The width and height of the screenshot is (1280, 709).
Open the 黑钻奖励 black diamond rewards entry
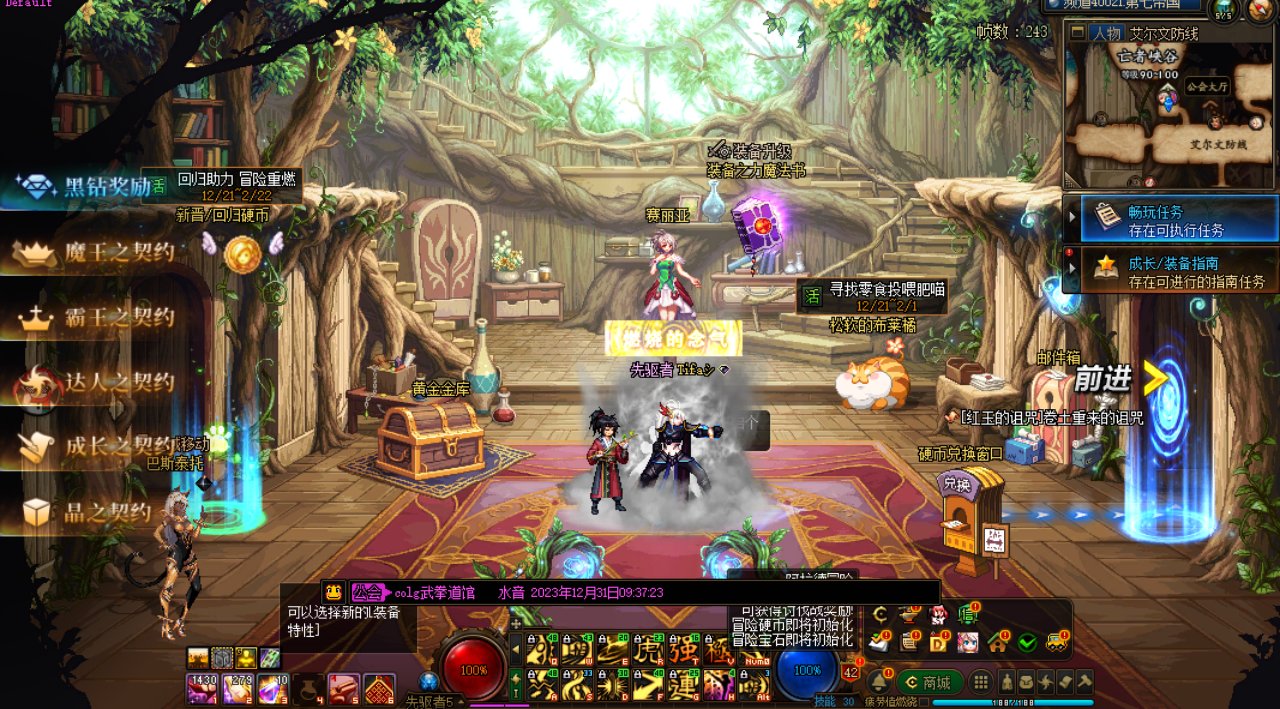pyautogui.click(x=85, y=187)
